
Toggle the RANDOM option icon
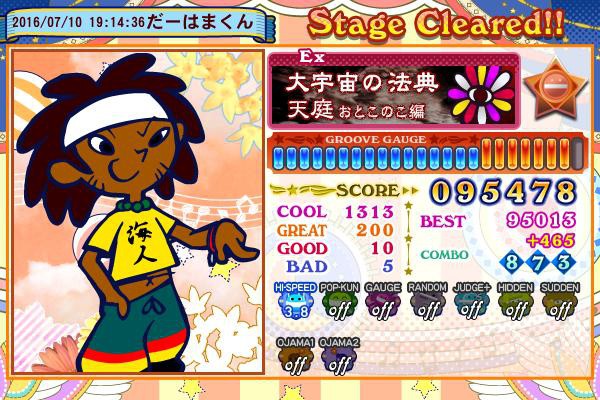(x=427, y=305)
